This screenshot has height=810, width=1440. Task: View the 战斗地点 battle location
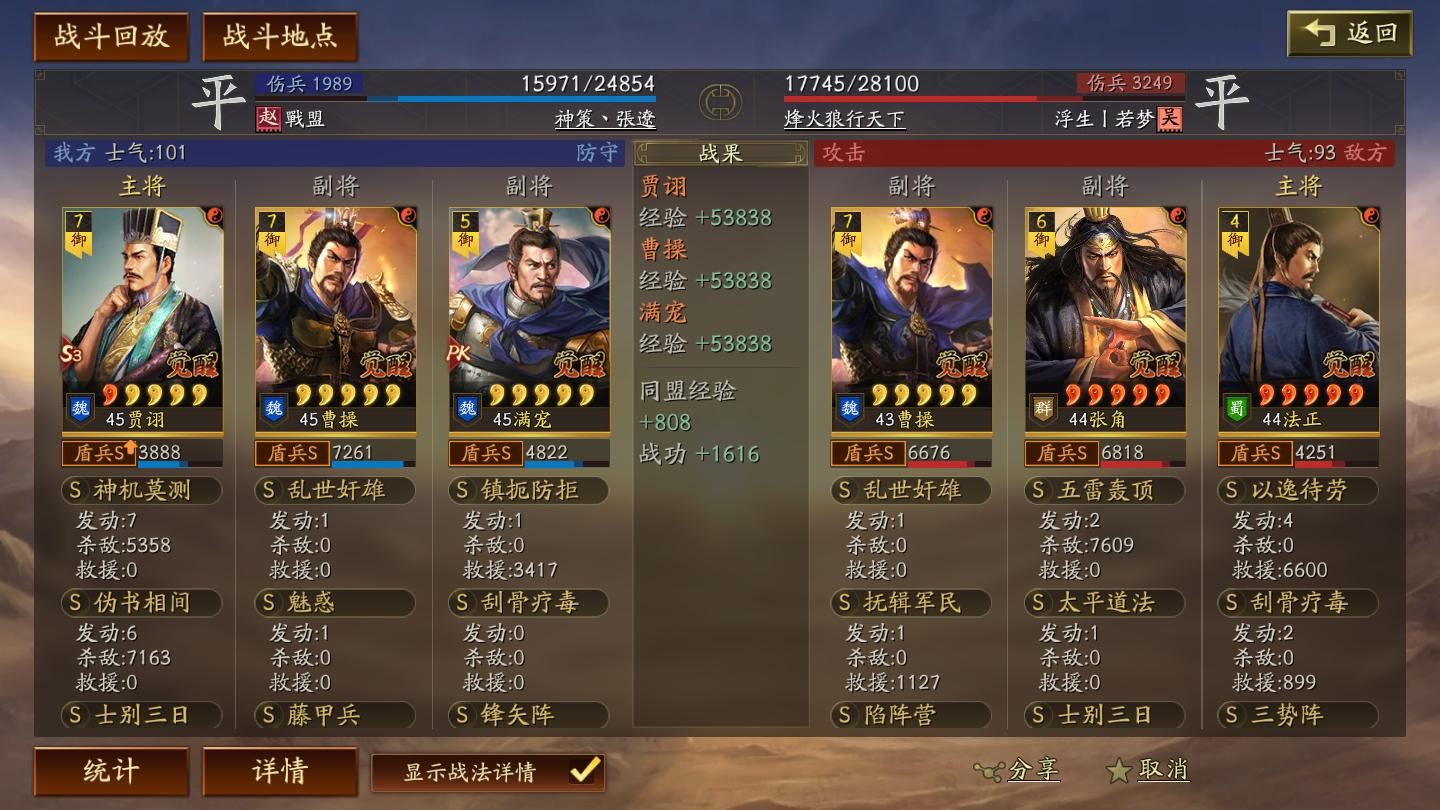click(x=280, y=37)
